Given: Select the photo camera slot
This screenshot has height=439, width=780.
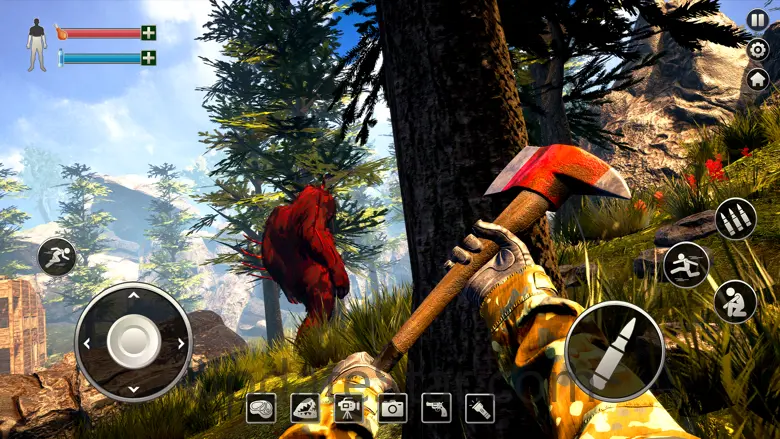Looking at the screenshot, I should (x=392, y=407).
